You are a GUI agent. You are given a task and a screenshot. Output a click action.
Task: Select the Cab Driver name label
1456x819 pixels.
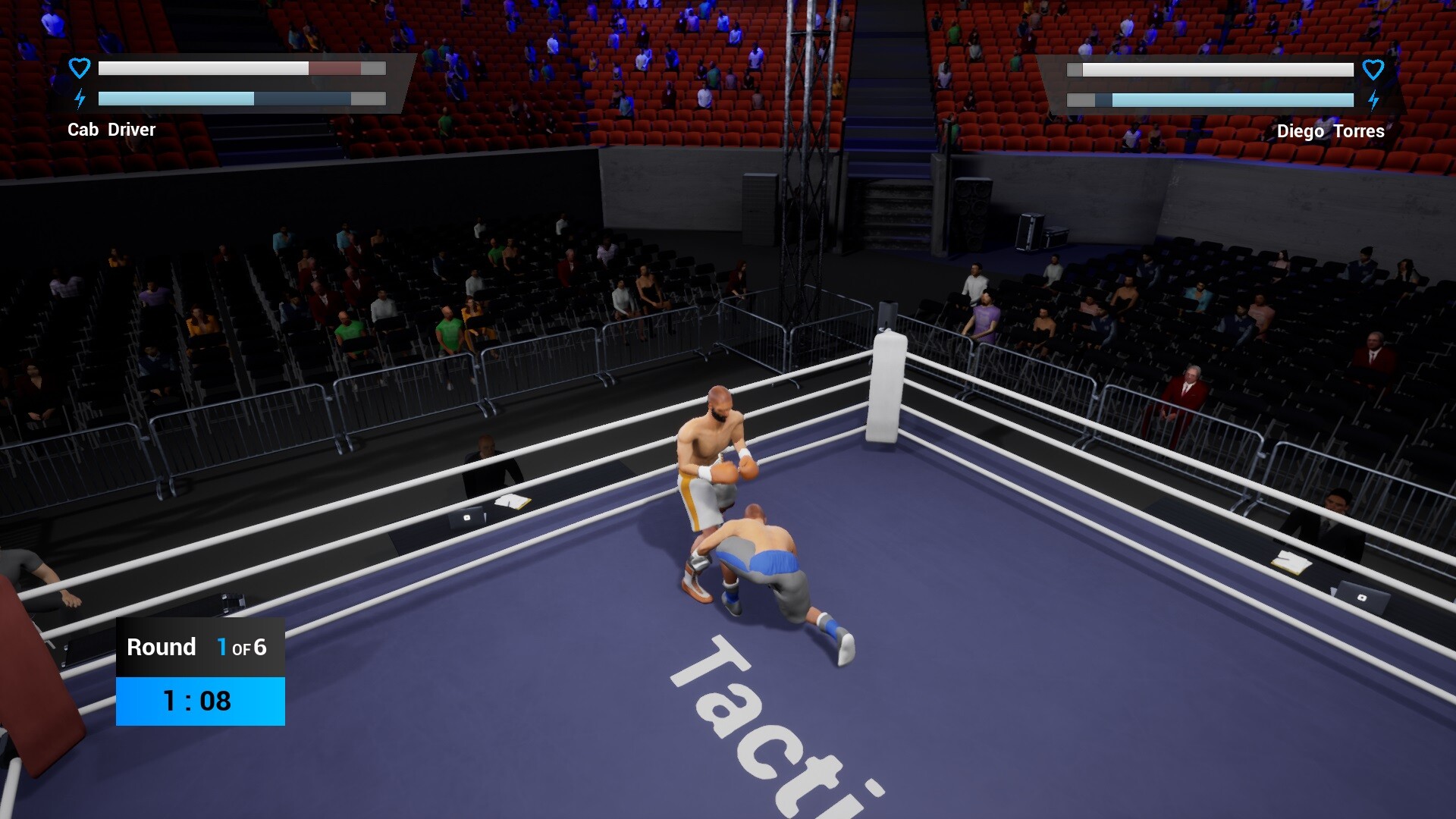[111, 130]
